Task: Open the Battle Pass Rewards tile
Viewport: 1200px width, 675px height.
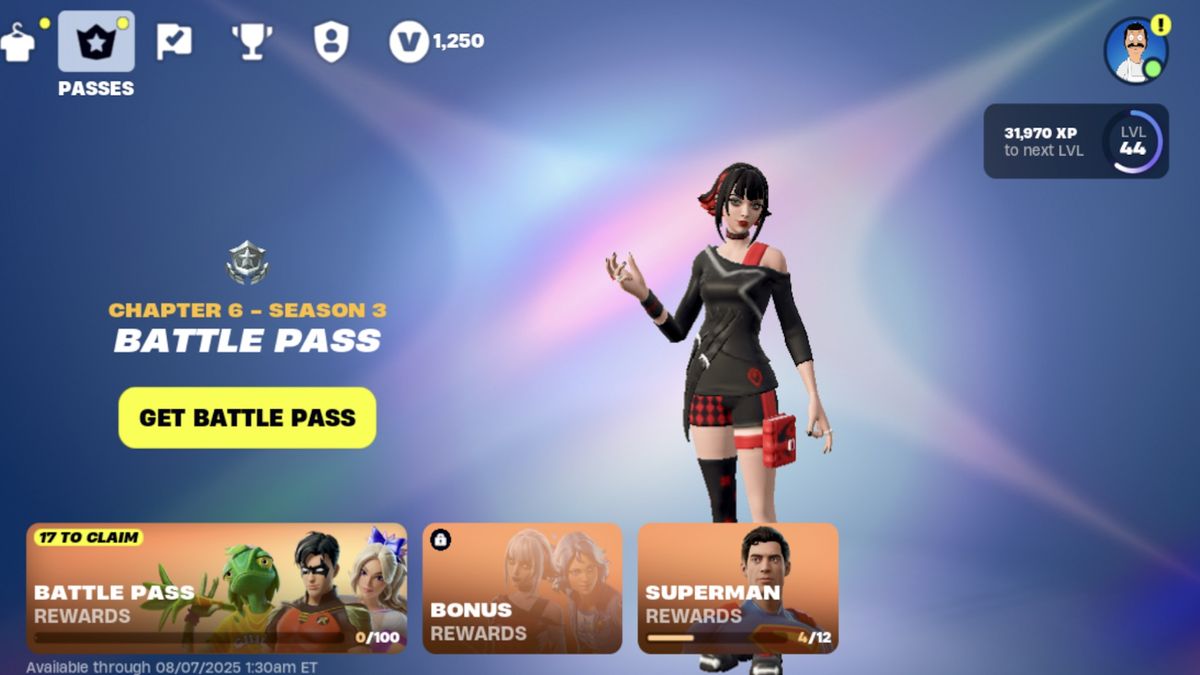Action: (x=217, y=588)
